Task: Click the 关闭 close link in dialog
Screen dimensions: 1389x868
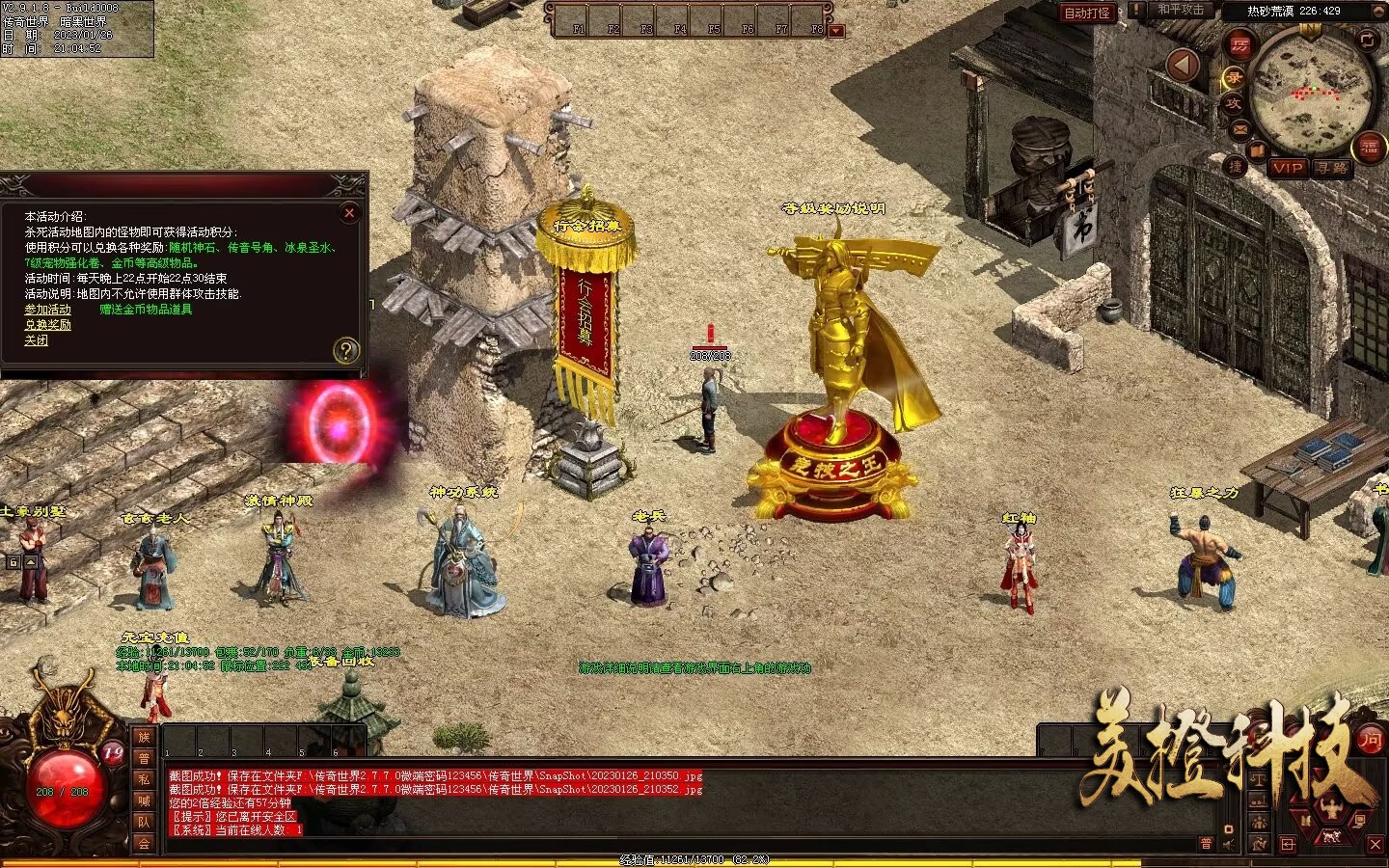Action: pyautogui.click(x=37, y=340)
